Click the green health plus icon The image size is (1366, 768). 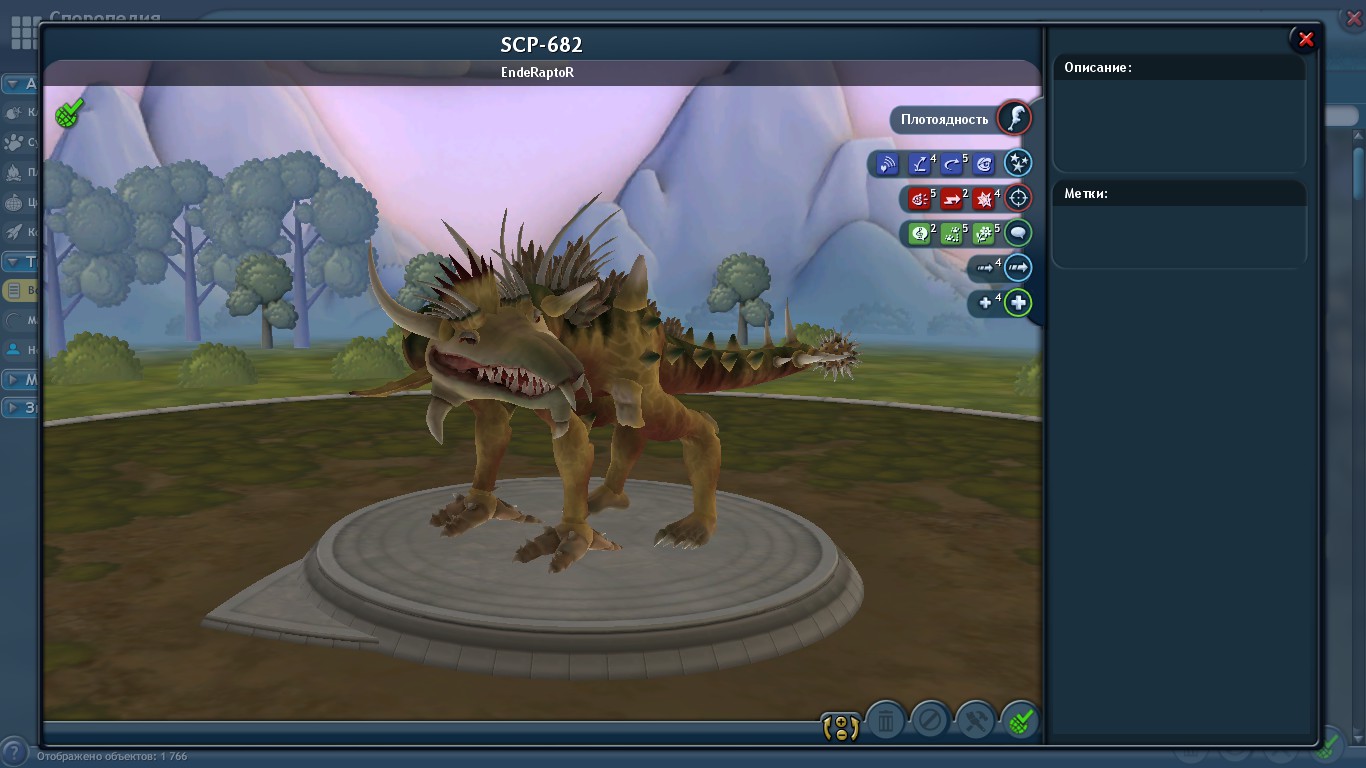[x=1019, y=302]
